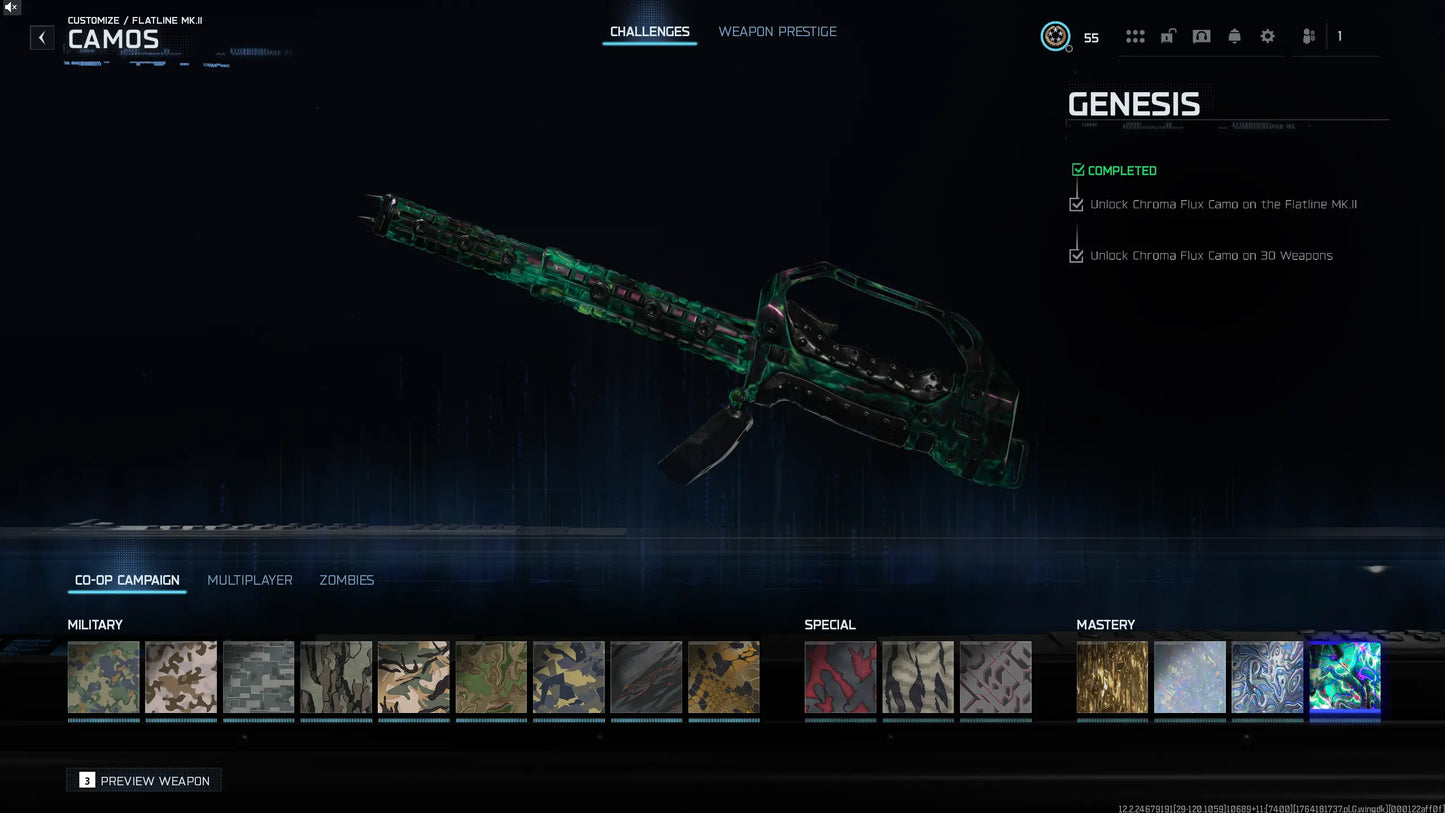Open the theater/headset icon in the top bar
This screenshot has height=813, width=1445.
(x=1201, y=36)
